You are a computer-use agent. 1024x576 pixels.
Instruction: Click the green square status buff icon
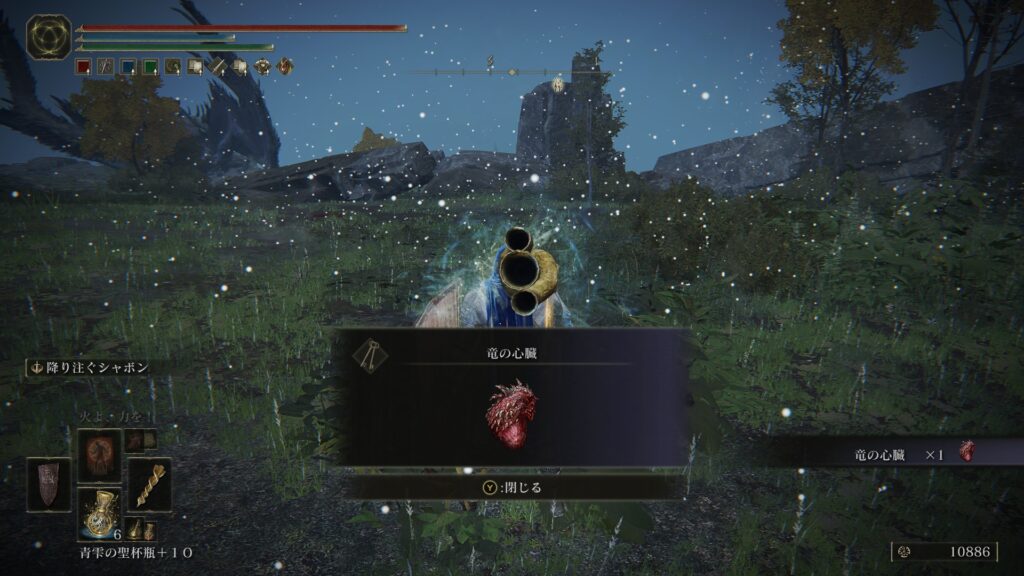click(x=150, y=67)
